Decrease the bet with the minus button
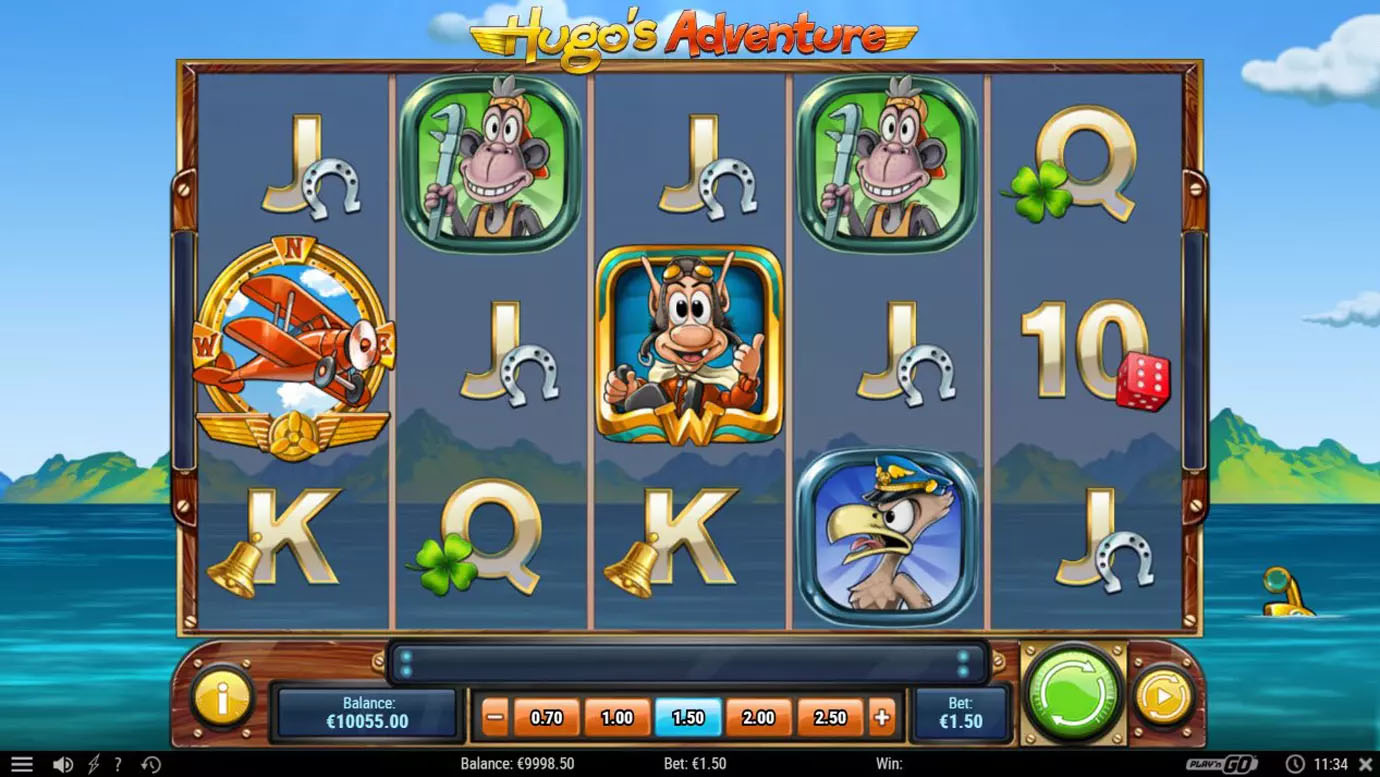 (x=495, y=717)
